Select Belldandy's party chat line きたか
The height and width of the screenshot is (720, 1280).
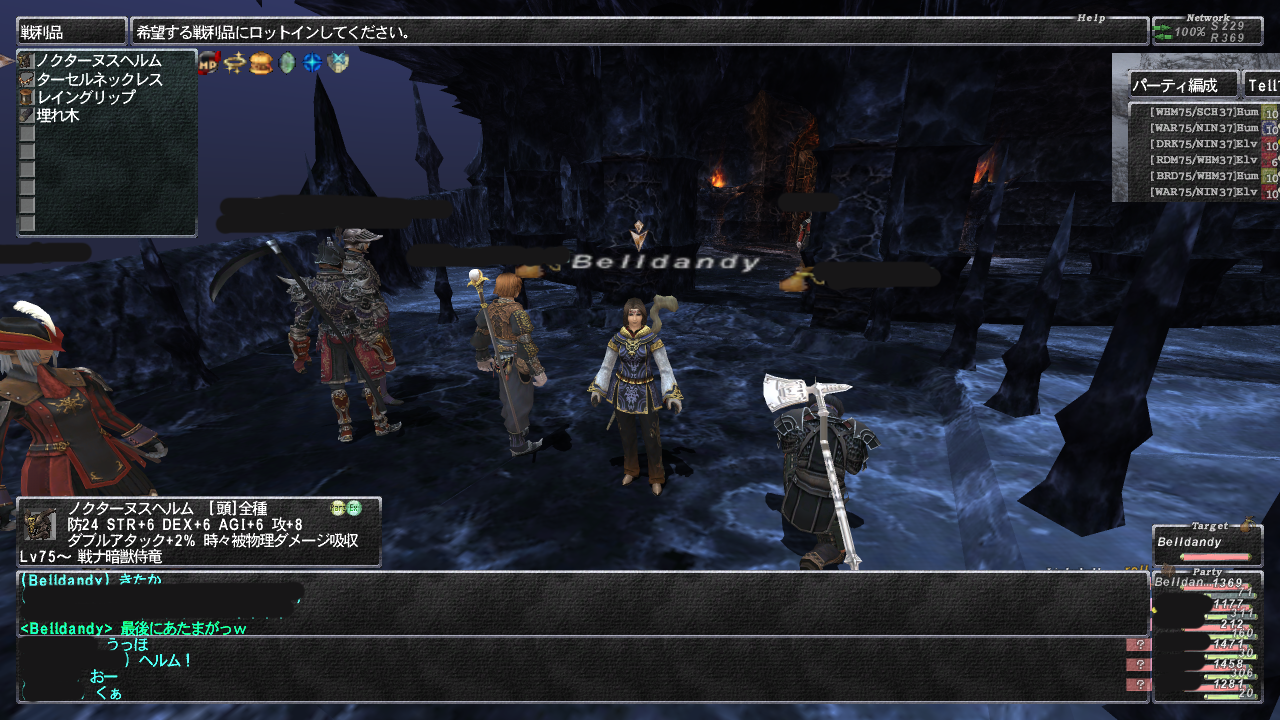coord(90,580)
